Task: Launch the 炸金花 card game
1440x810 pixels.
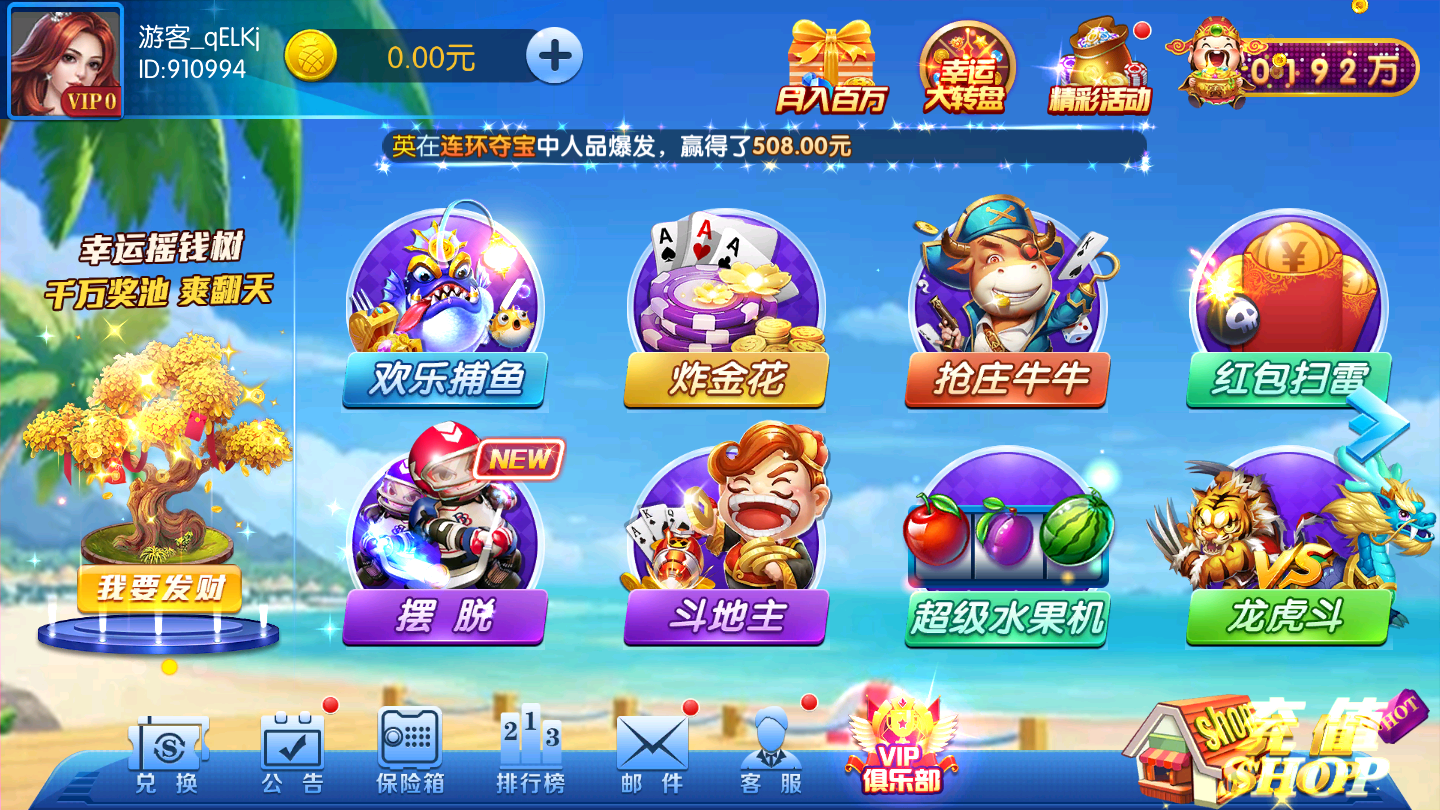Action: 725,300
